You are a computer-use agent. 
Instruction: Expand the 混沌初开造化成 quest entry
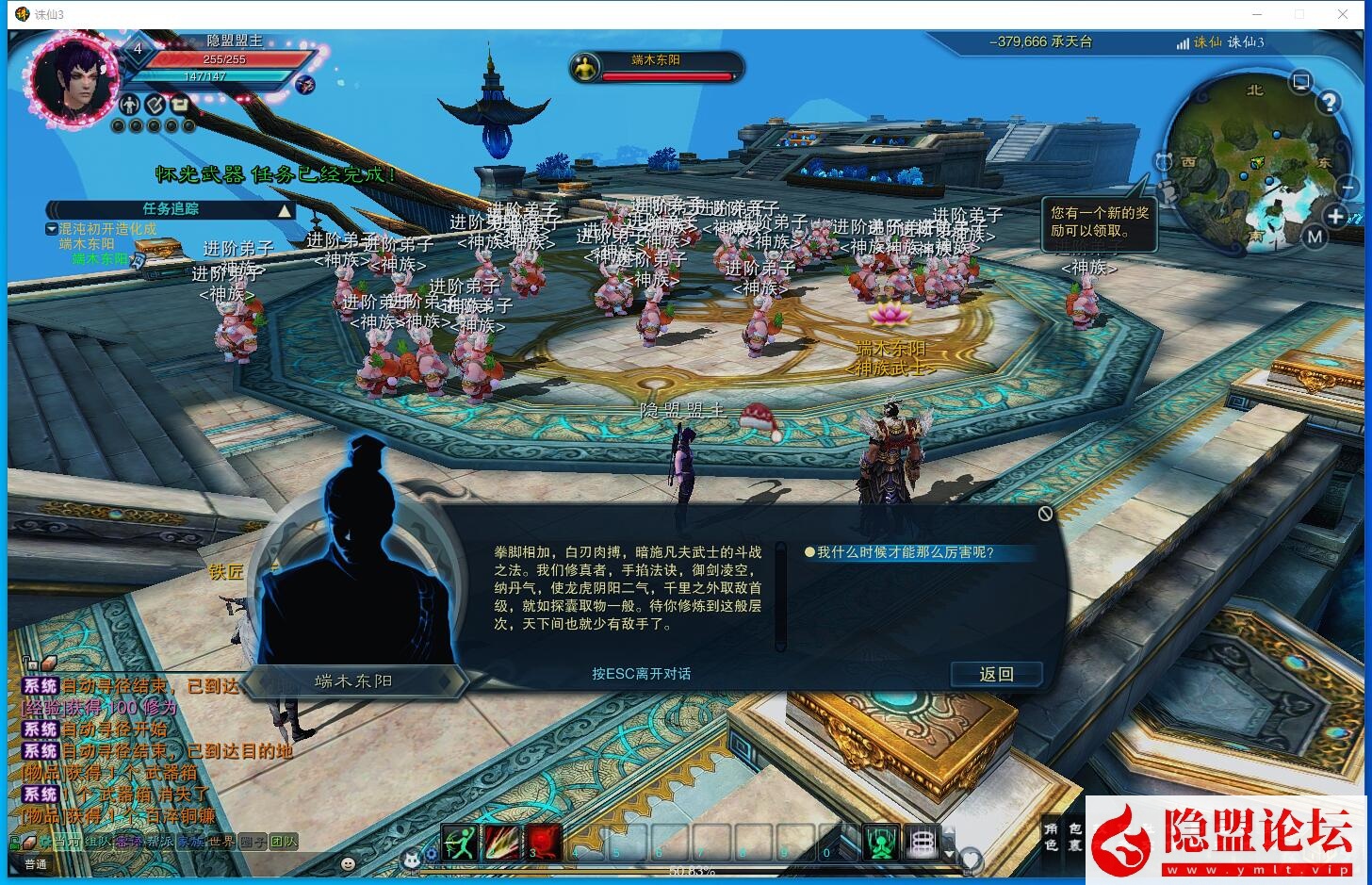click(x=52, y=230)
